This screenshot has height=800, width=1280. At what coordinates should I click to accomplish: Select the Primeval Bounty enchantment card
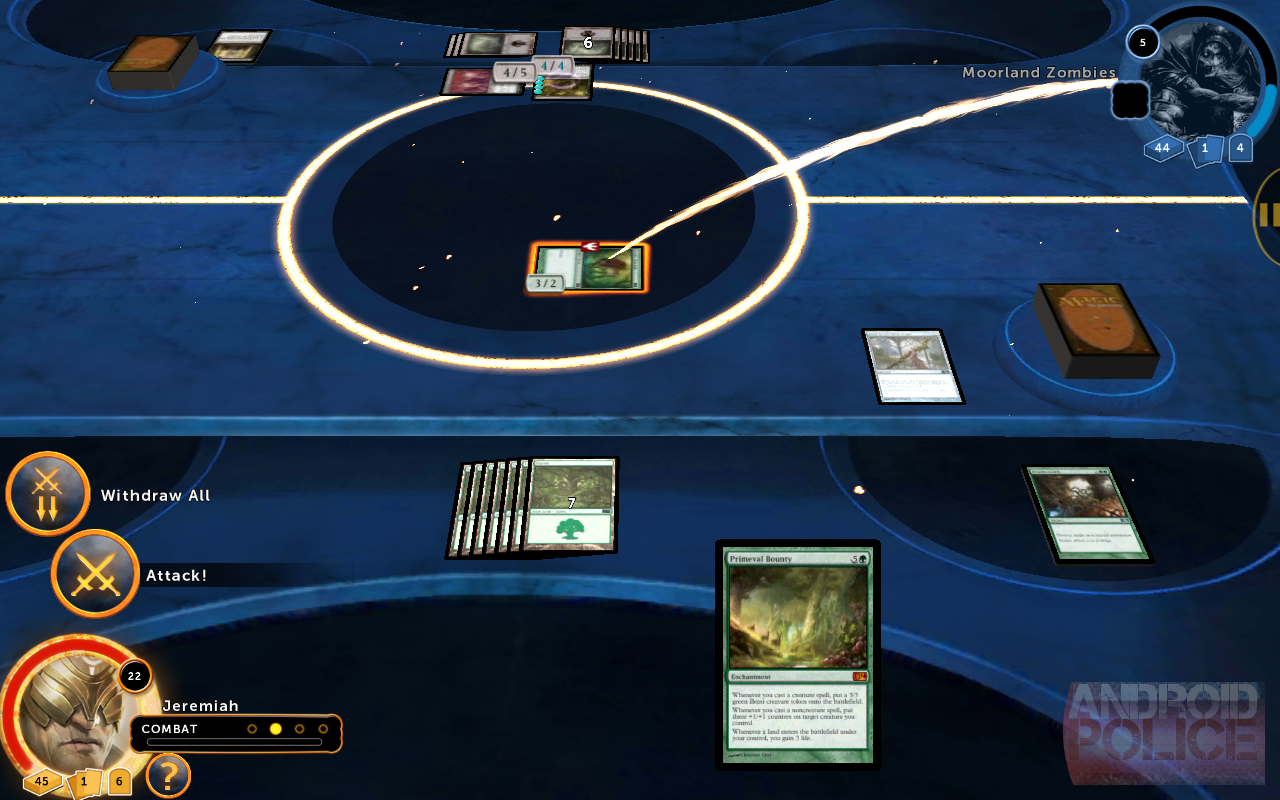pyautogui.click(x=797, y=655)
